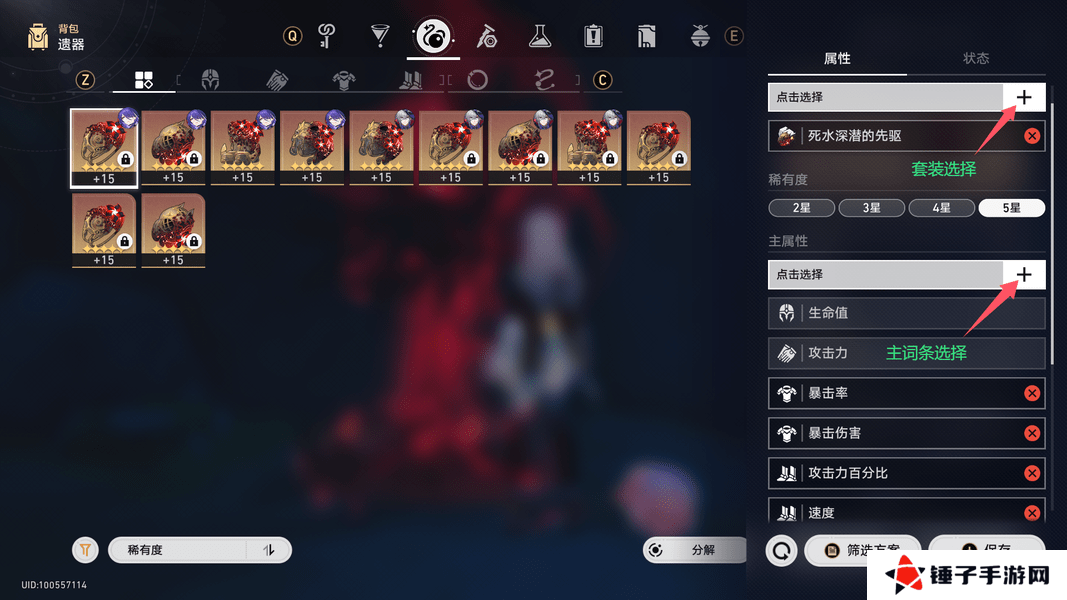Select the first +15 relic in the grid
The height and width of the screenshot is (600, 1067).
(104, 147)
